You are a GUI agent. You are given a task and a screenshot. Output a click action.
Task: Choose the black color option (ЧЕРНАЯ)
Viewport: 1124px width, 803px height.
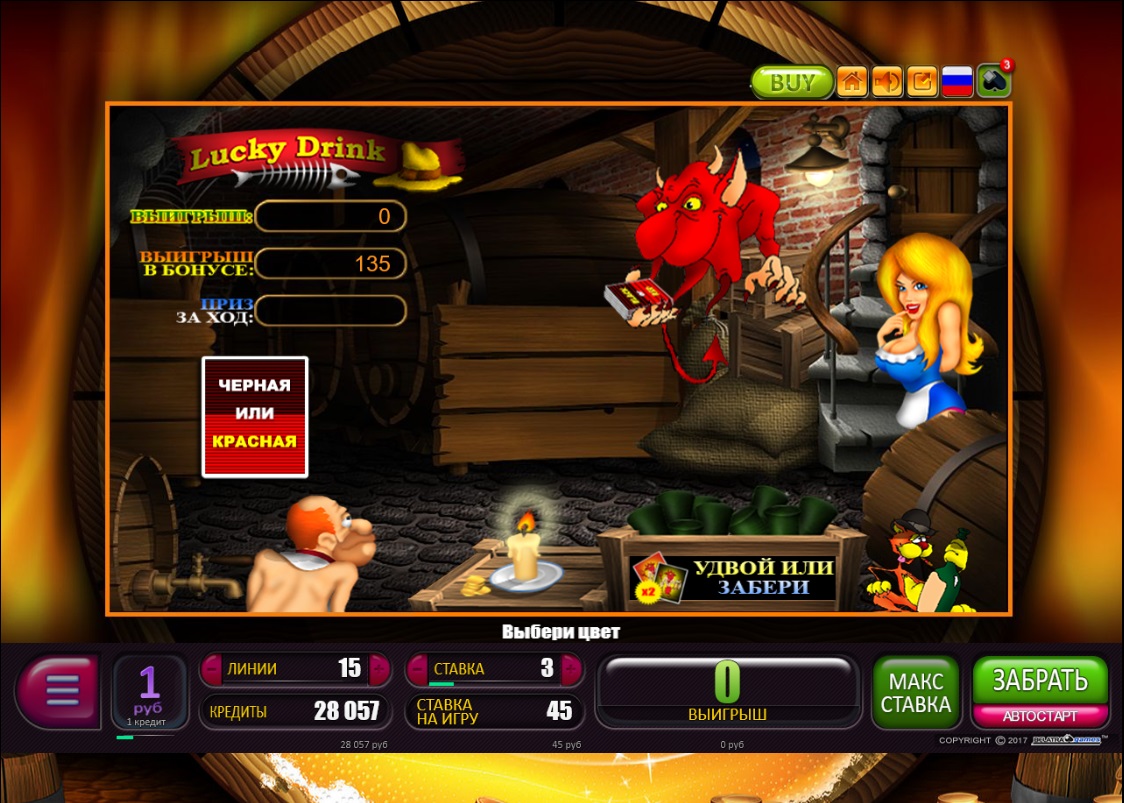click(255, 385)
